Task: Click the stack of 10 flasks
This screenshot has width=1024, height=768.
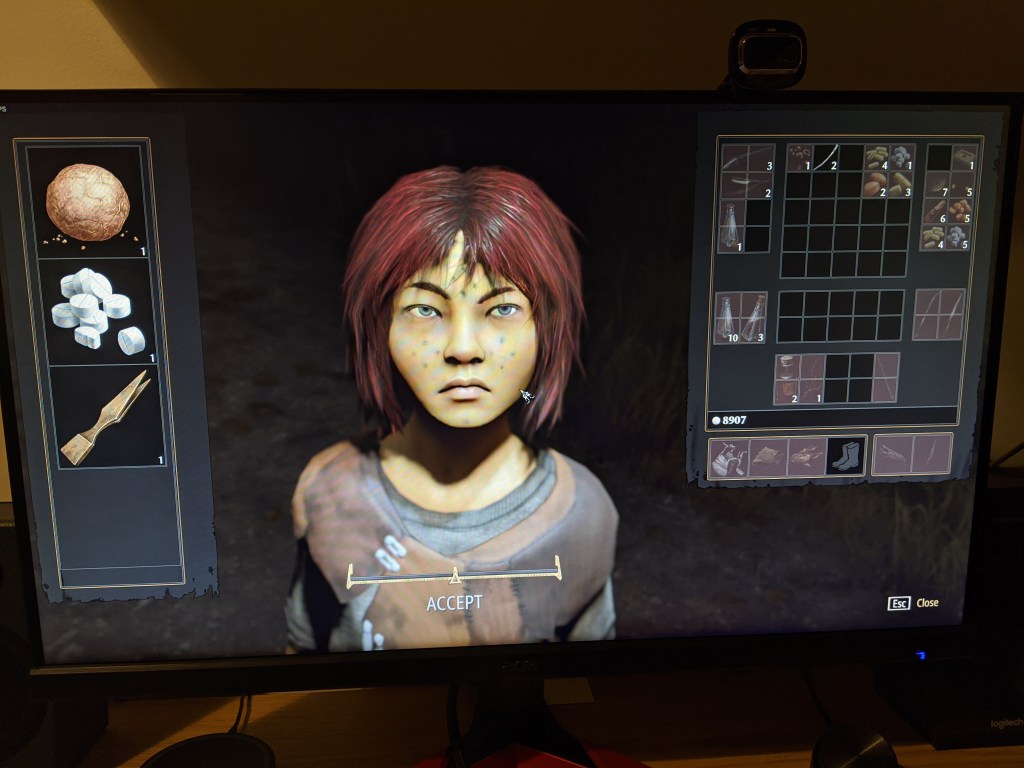Action: point(727,318)
